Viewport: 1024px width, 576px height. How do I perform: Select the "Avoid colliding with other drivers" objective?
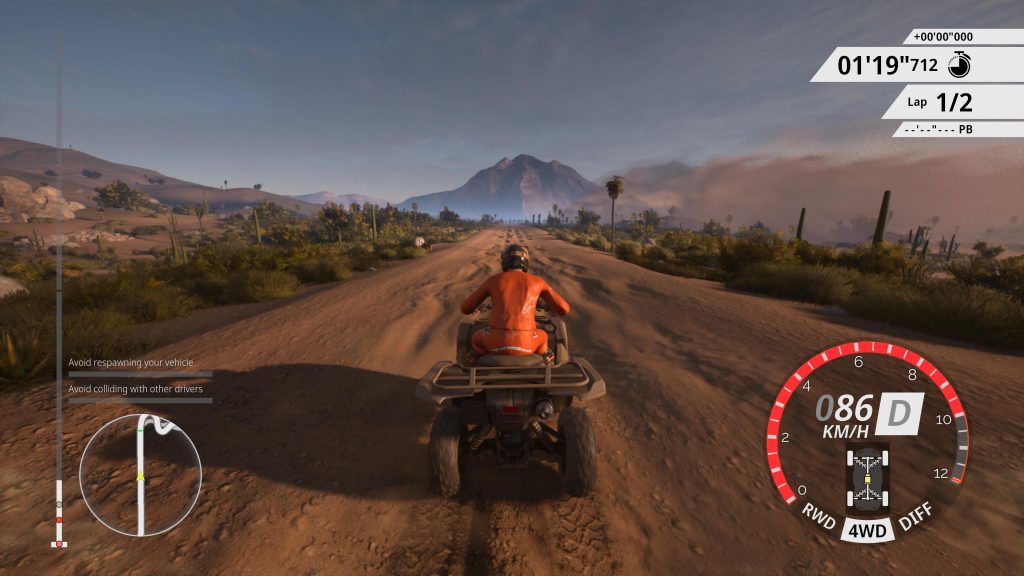(x=135, y=388)
